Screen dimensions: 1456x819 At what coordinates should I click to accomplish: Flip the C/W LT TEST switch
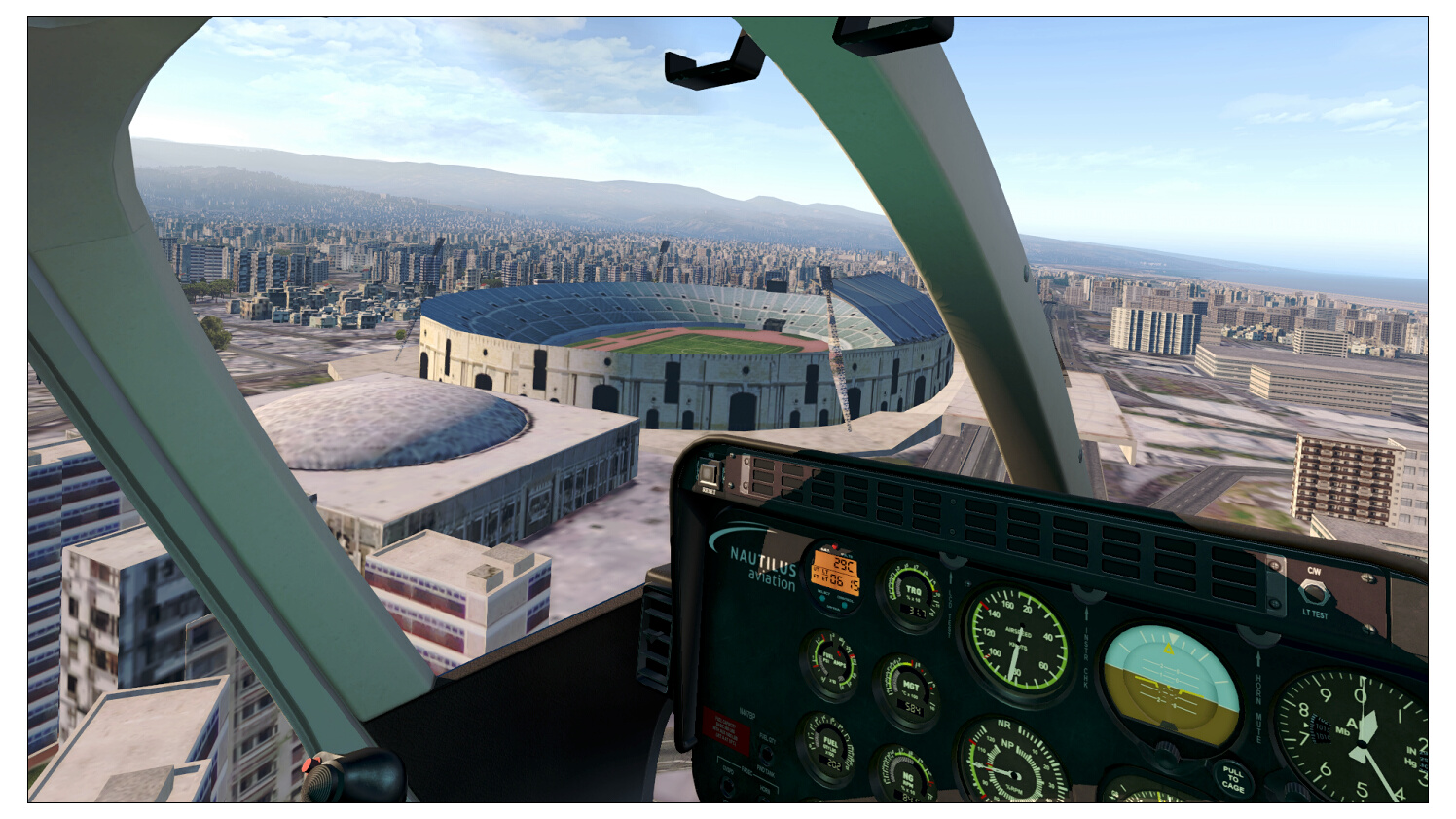[1312, 591]
